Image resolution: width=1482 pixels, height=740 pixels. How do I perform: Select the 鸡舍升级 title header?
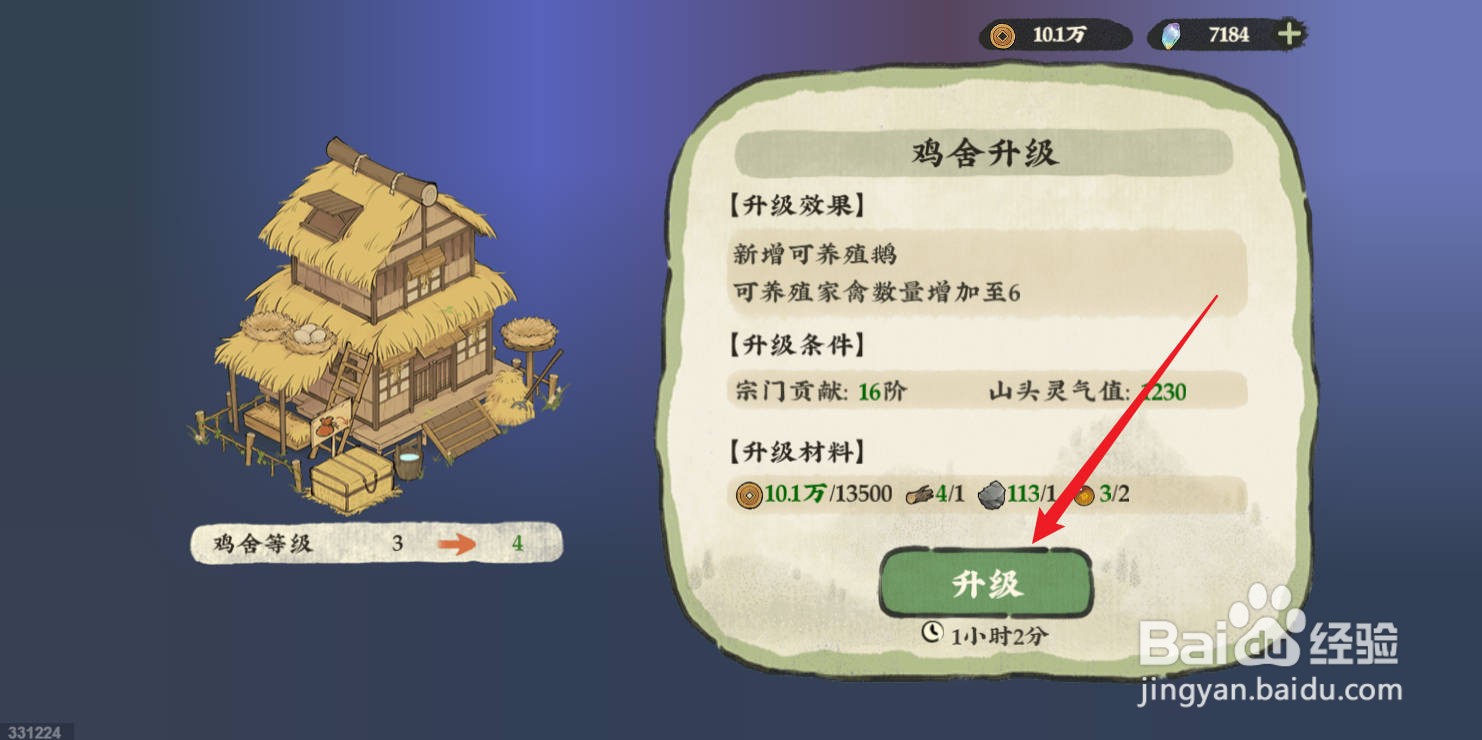click(985, 153)
